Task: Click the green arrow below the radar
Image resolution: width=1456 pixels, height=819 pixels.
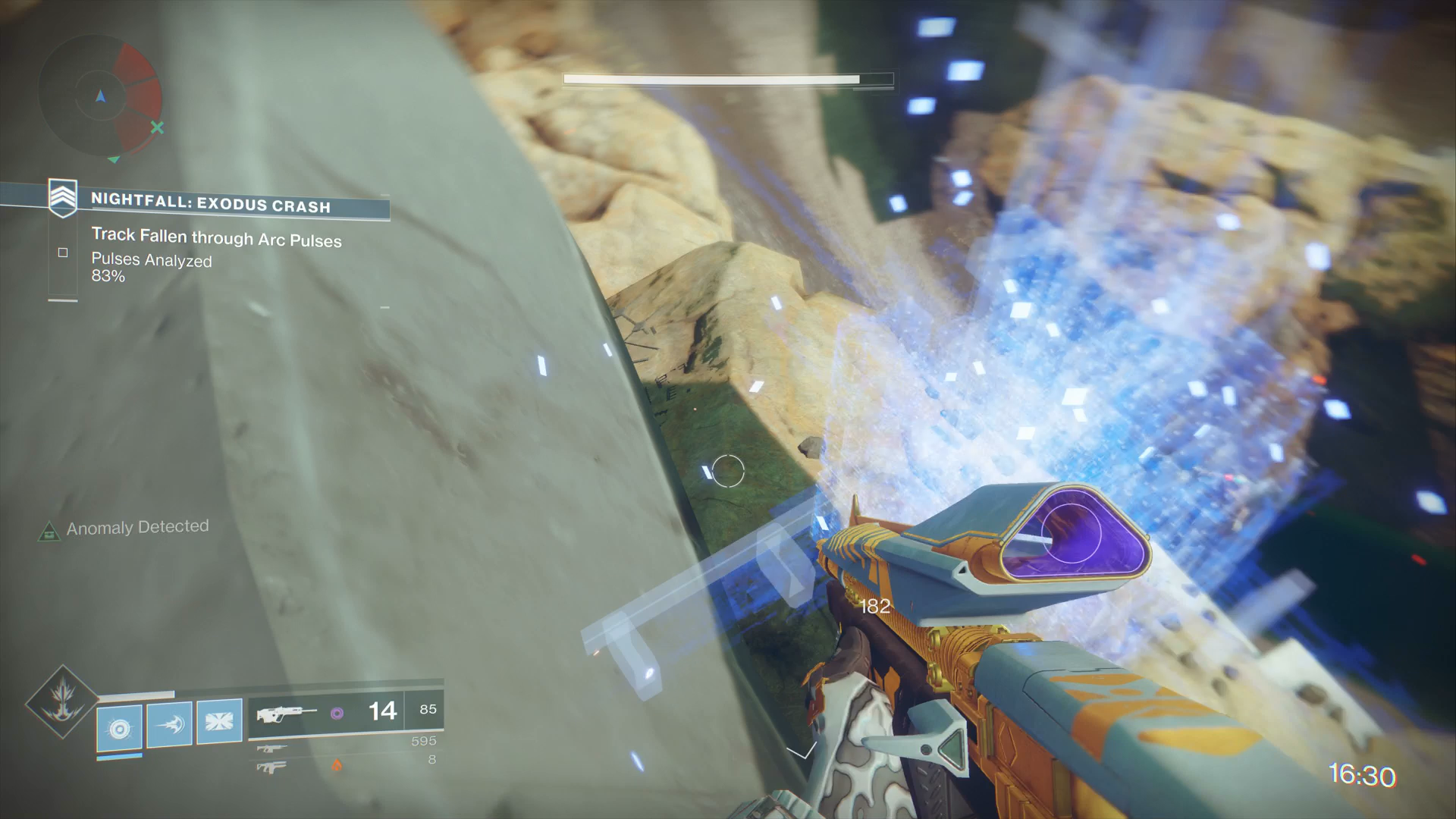Action: (x=115, y=160)
